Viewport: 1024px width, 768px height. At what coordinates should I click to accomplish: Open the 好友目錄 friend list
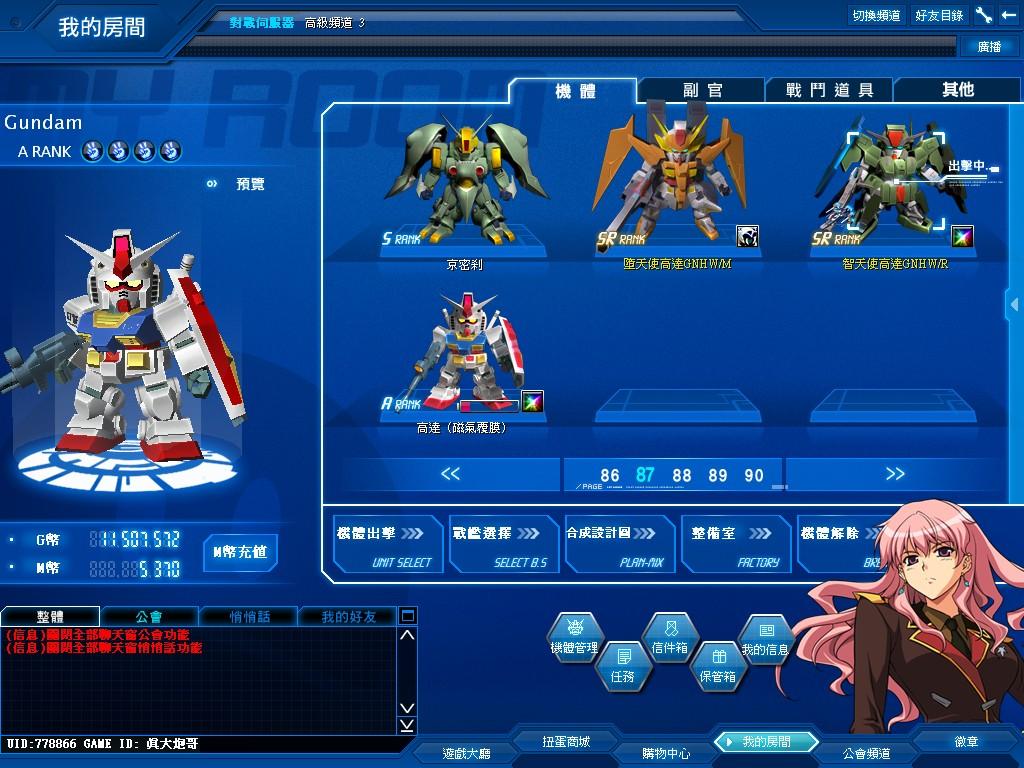coord(939,15)
